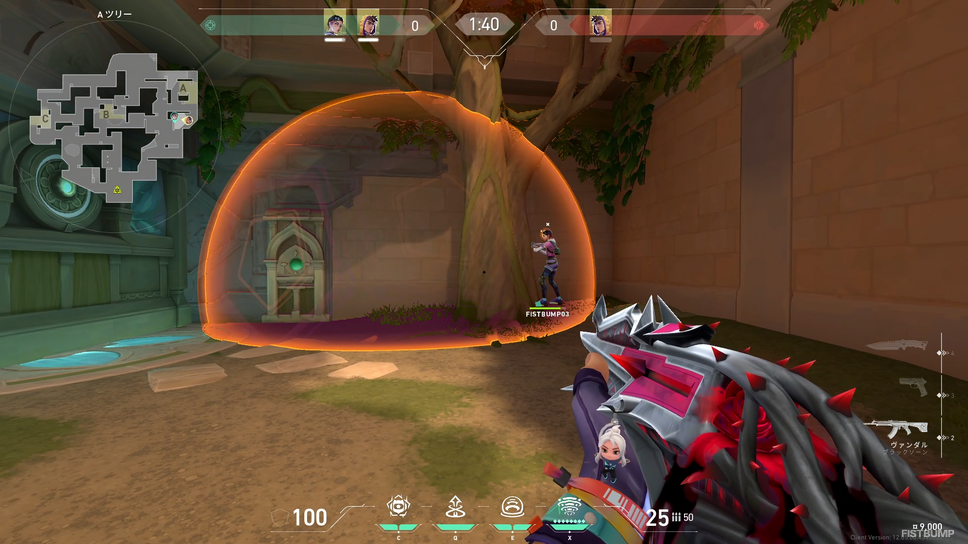Viewport: 968px width, 544px height.
Task: Switch to the pistol sidearm slot
Action: pyautogui.click(x=911, y=387)
